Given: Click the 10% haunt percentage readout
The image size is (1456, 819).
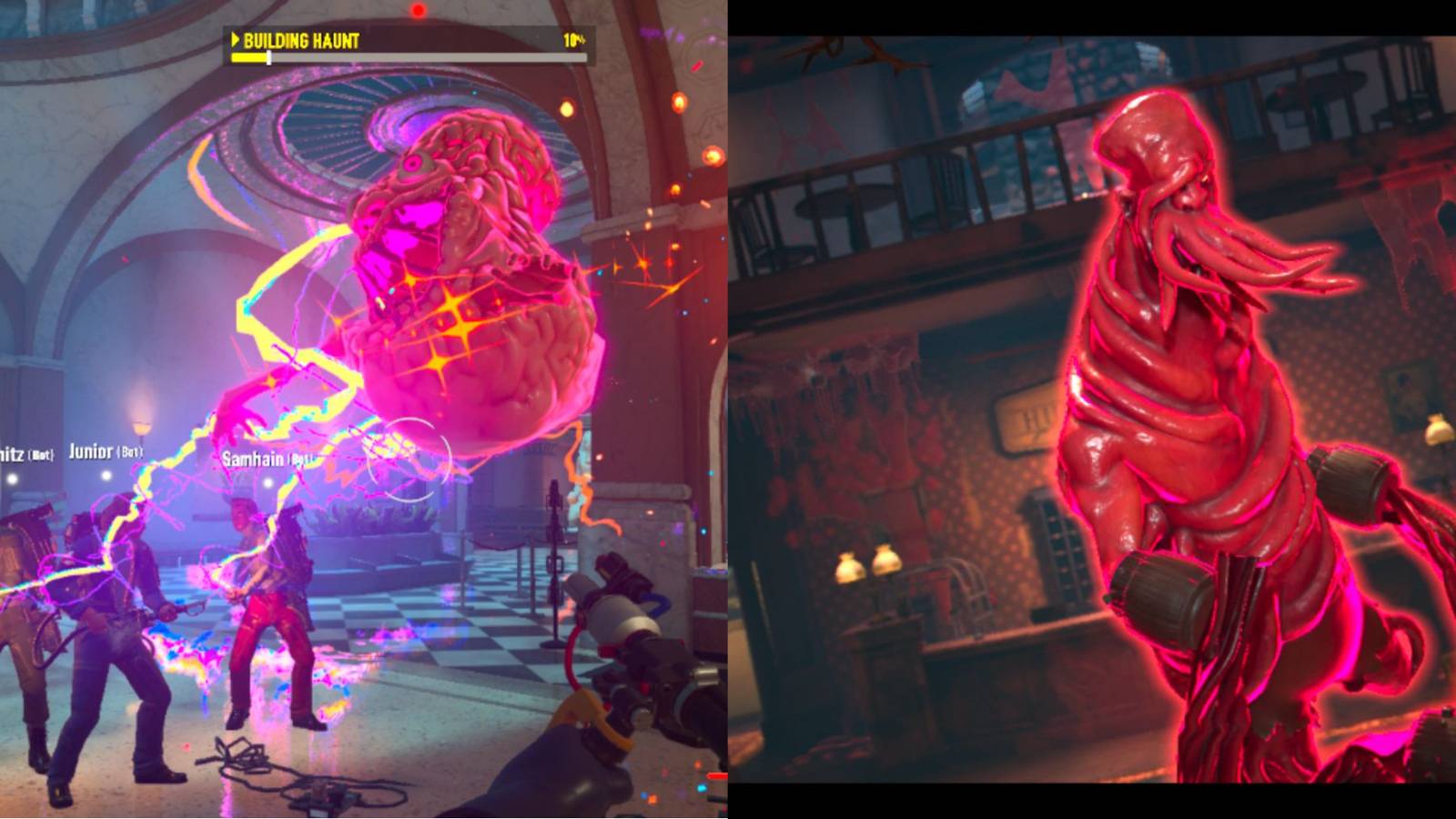Looking at the screenshot, I should 574,40.
